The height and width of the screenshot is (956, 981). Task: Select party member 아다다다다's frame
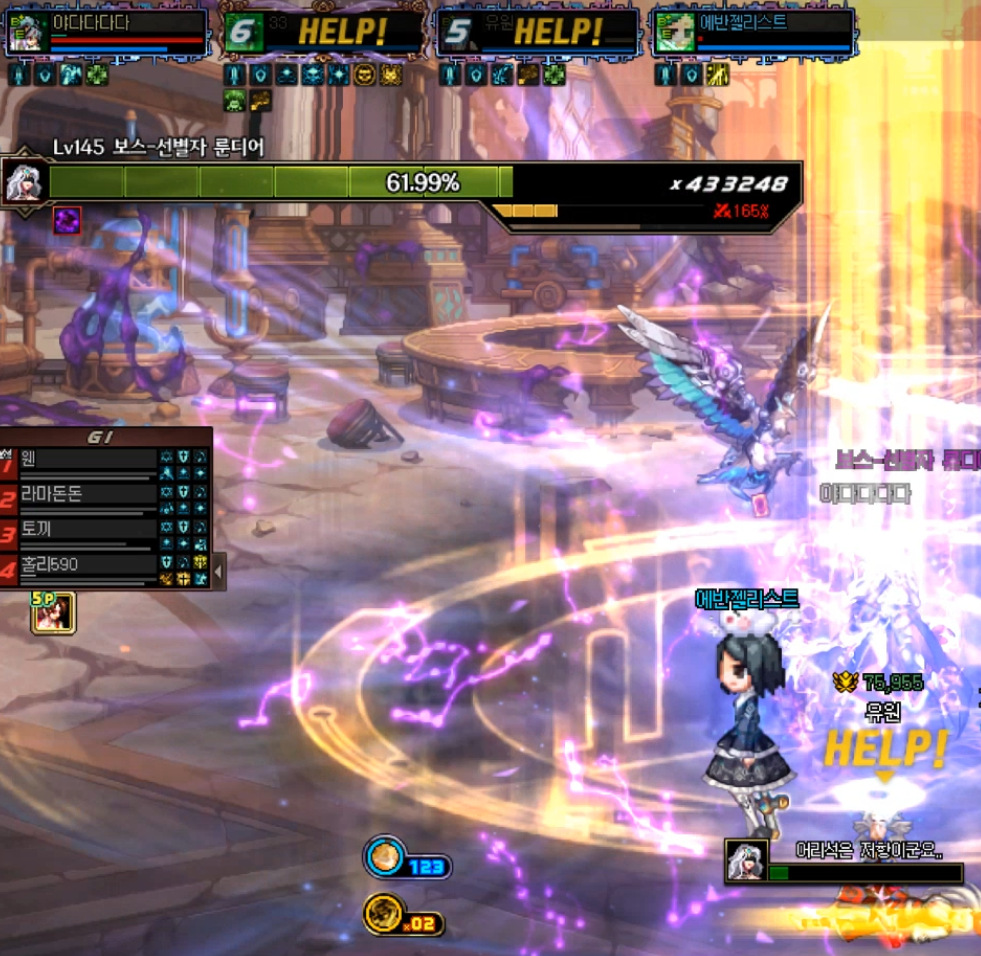point(106,33)
